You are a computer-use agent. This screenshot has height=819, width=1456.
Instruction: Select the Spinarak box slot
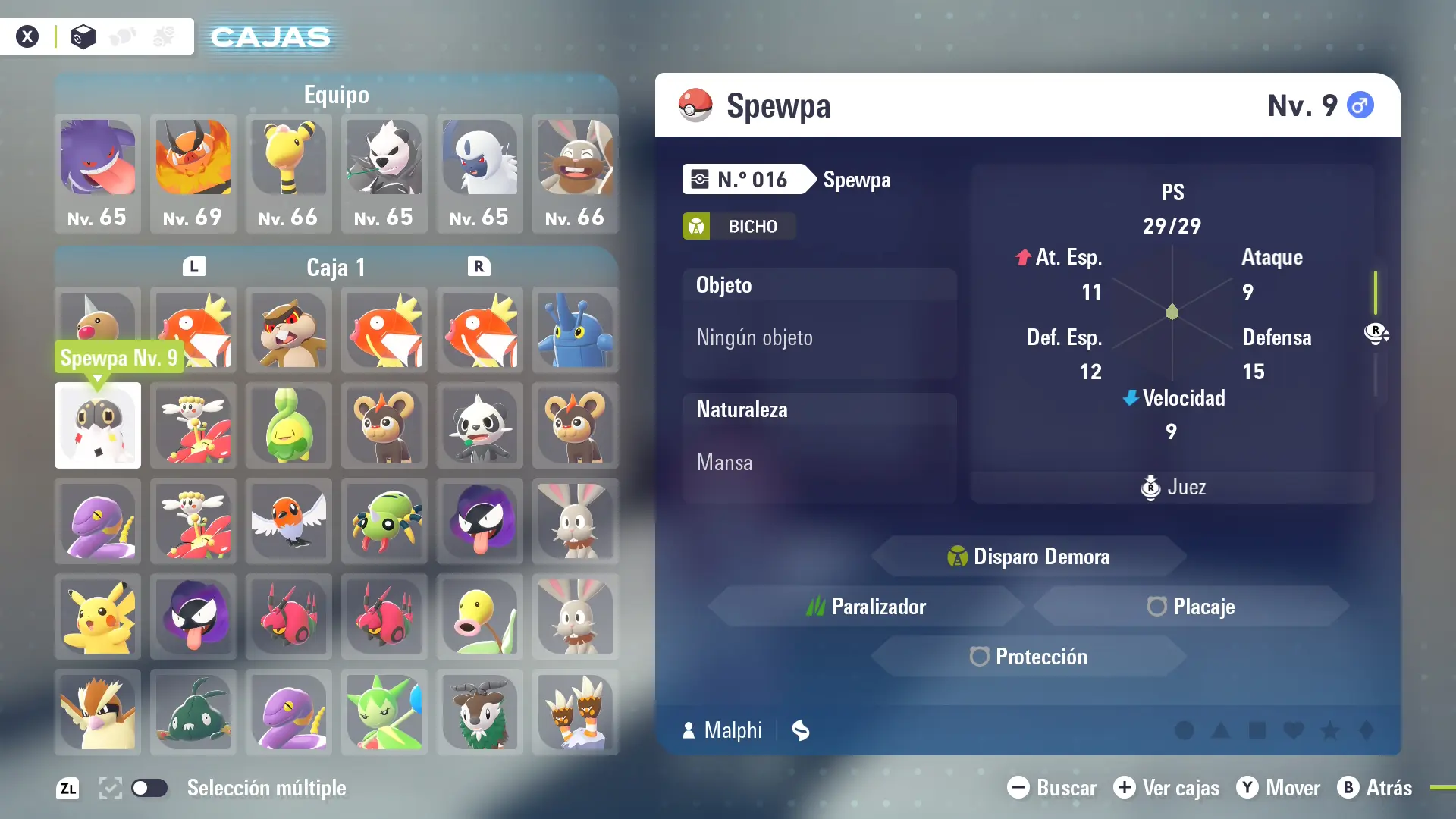pyautogui.click(x=384, y=521)
